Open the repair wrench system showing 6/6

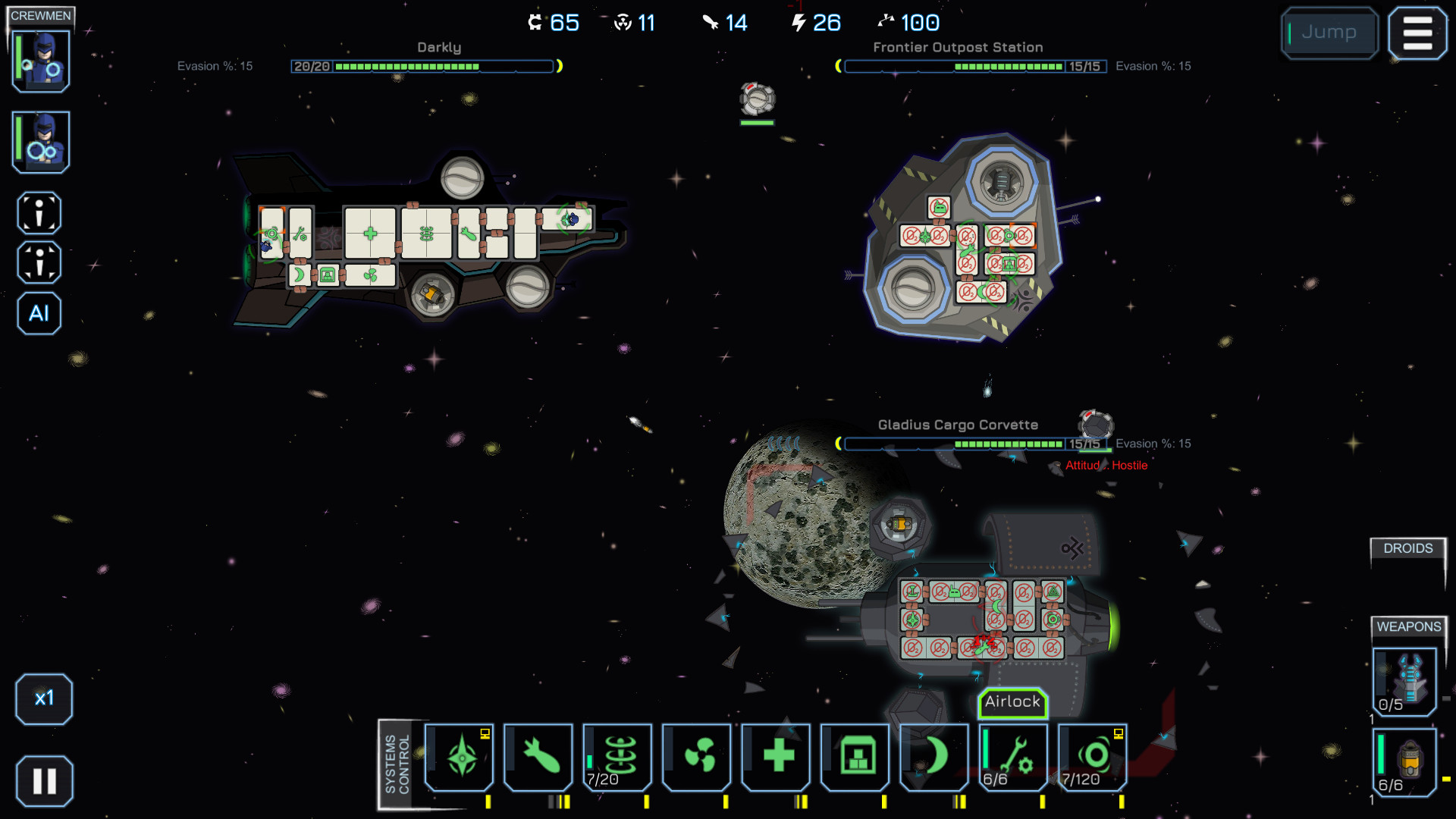pyautogui.click(x=1013, y=756)
